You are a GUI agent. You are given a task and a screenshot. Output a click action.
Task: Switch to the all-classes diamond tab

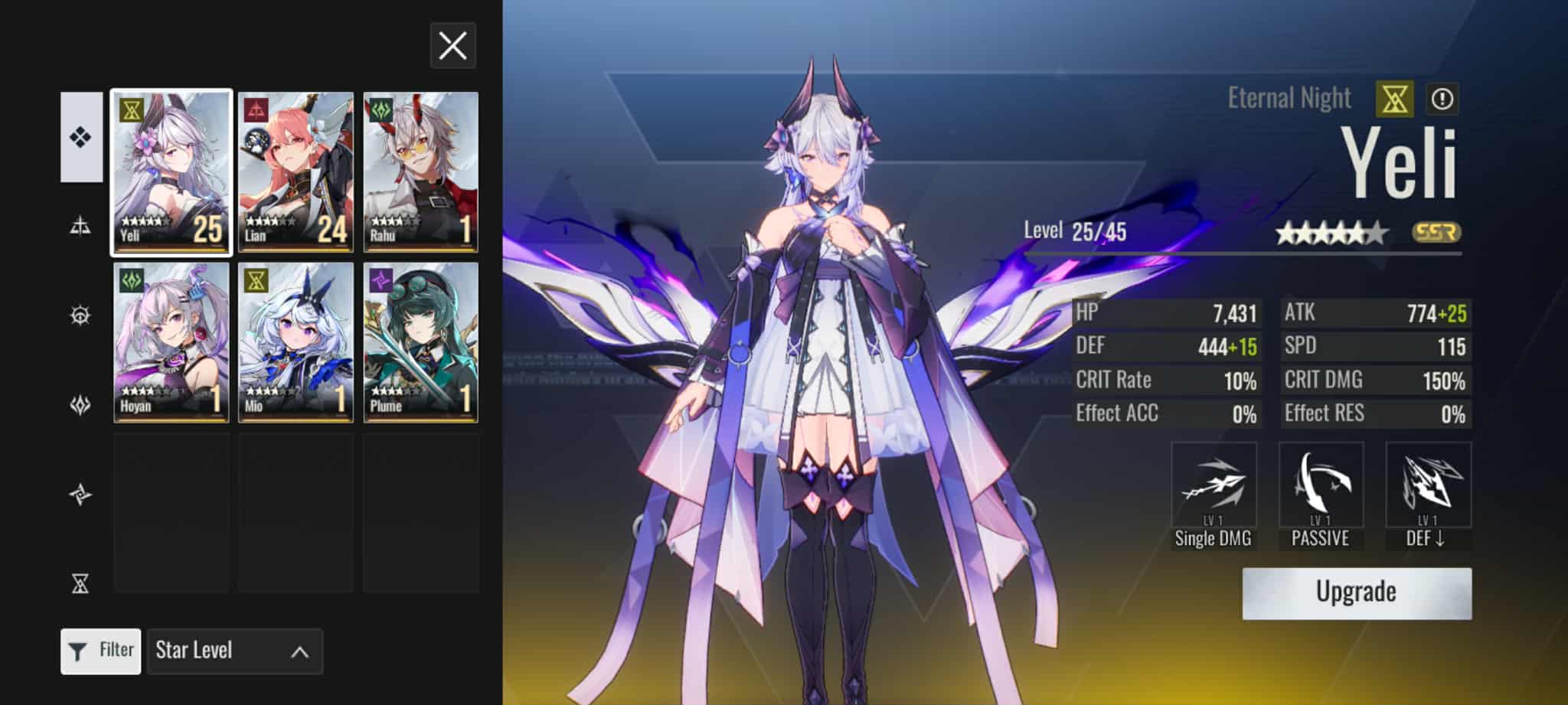point(81,137)
